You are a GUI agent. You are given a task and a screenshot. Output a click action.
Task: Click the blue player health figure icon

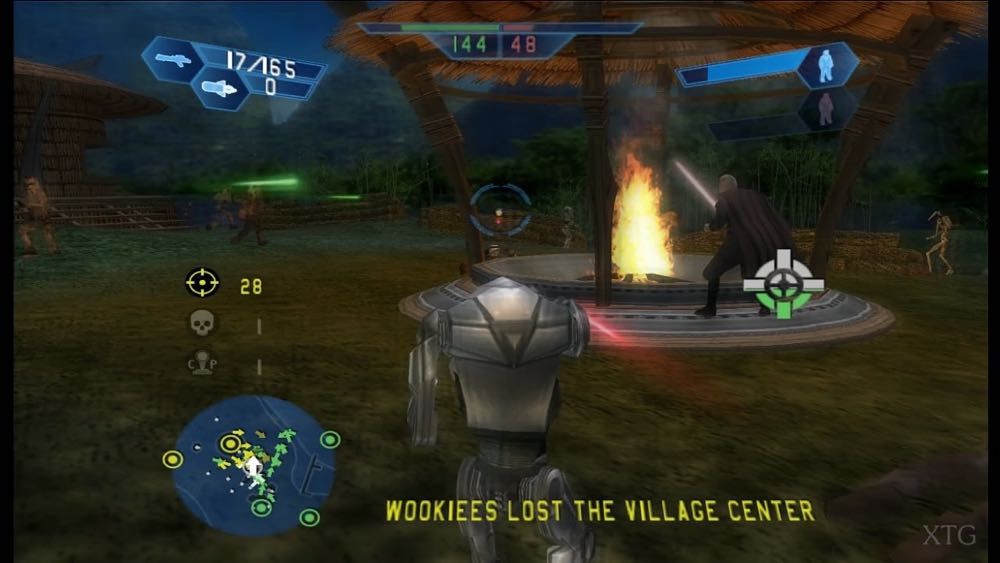coord(826,66)
